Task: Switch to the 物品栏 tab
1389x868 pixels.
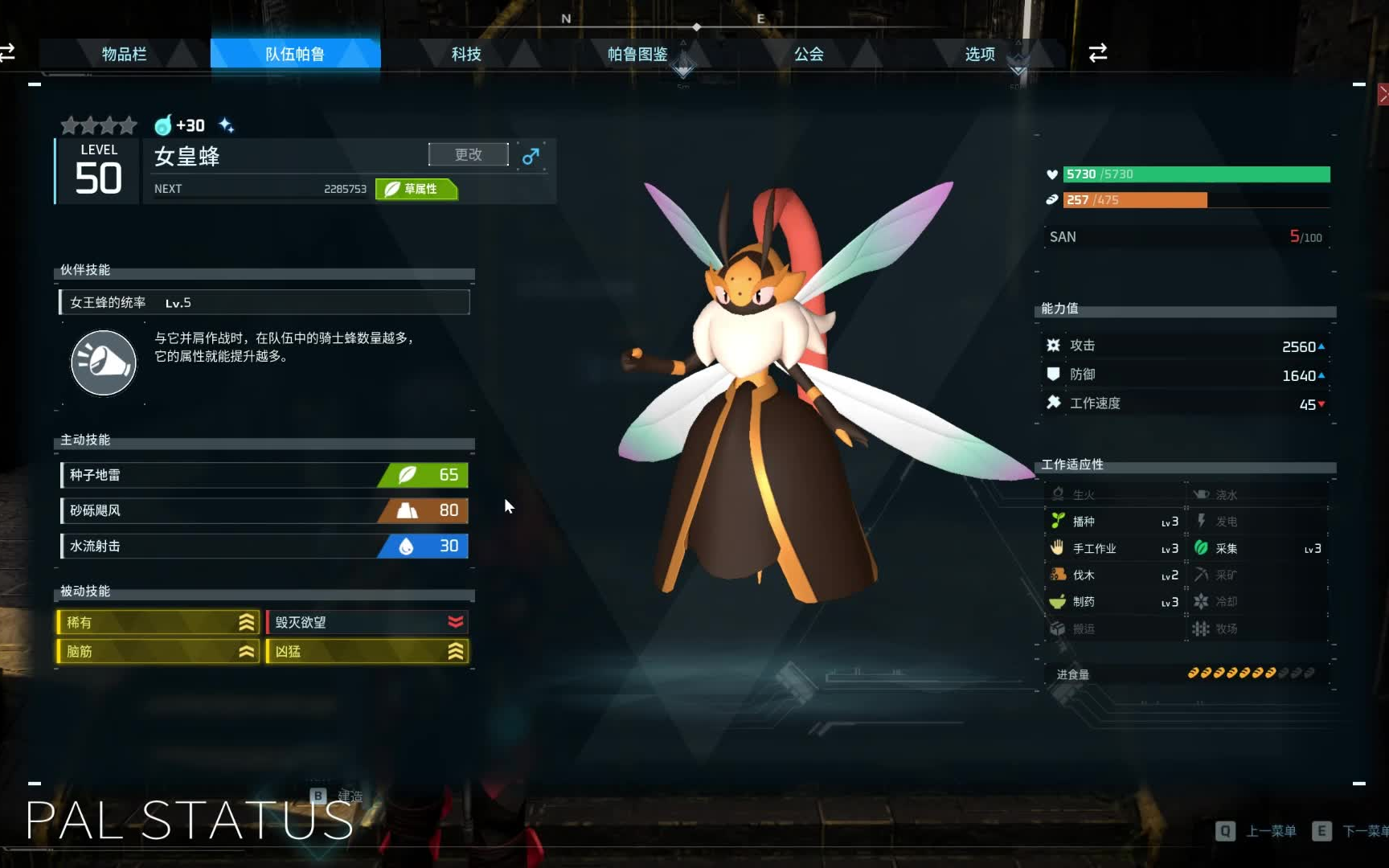Action: pyautogui.click(x=121, y=54)
